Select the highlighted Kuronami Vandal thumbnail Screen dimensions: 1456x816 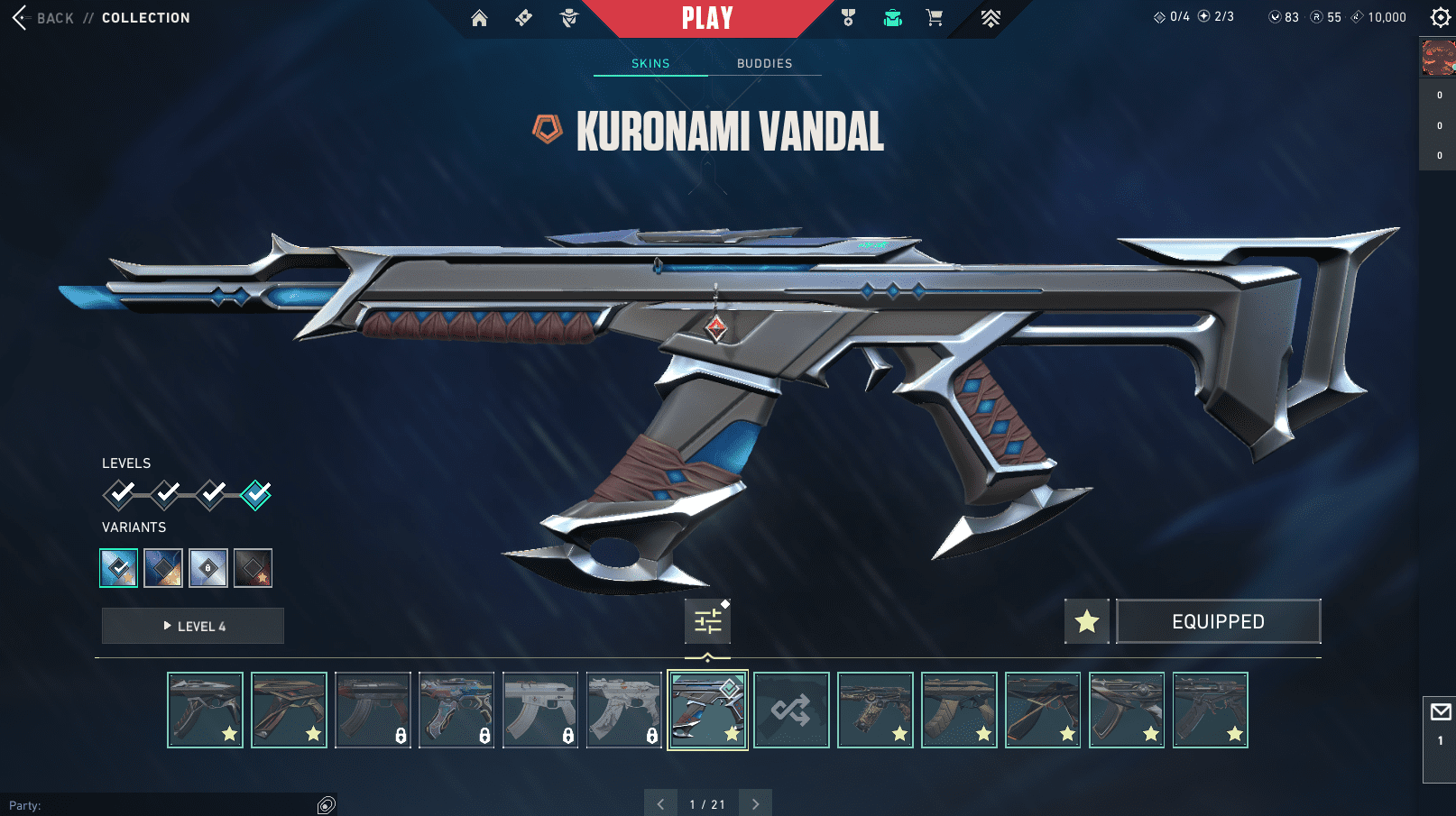coord(707,711)
